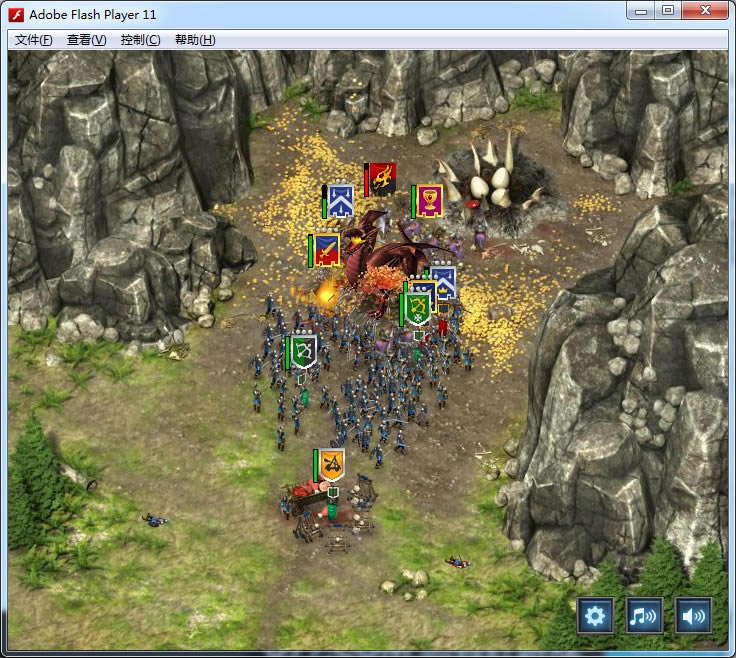Select the red dragon flag unit banner
736x658 pixels.
tap(382, 179)
